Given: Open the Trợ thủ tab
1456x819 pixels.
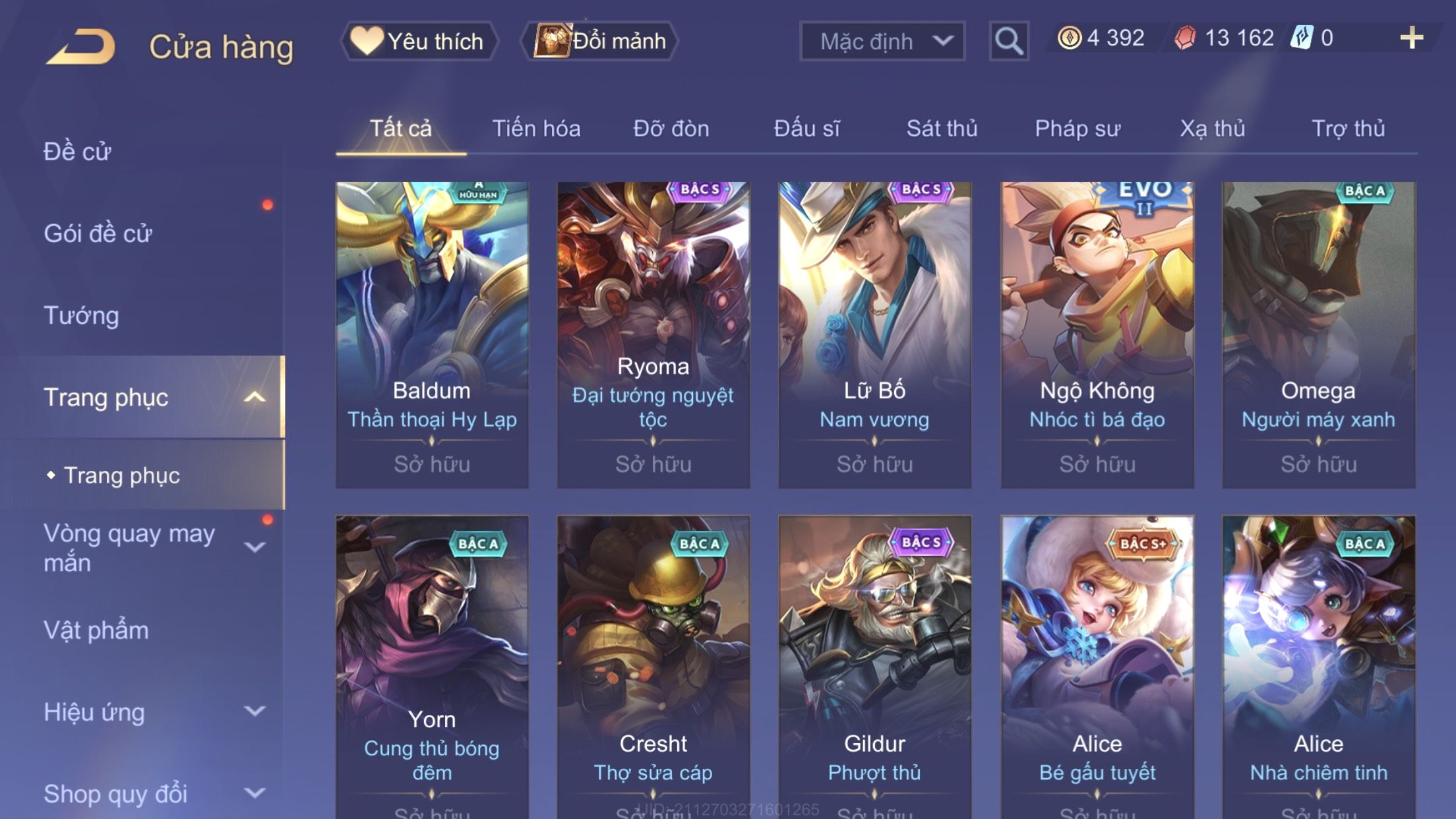Looking at the screenshot, I should [x=1348, y=128].
